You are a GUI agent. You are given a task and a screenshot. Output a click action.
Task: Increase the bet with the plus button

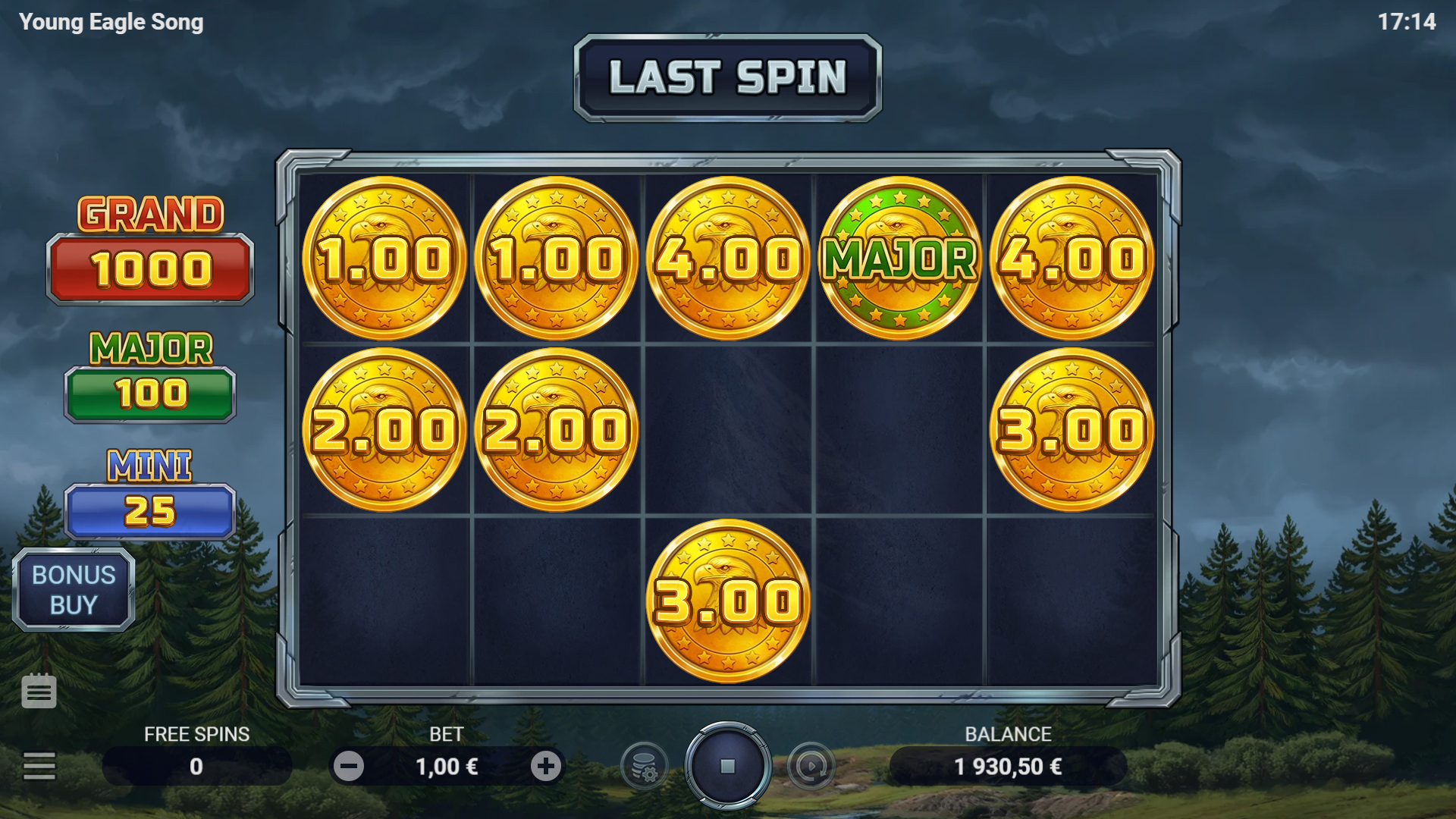point(545,766)
